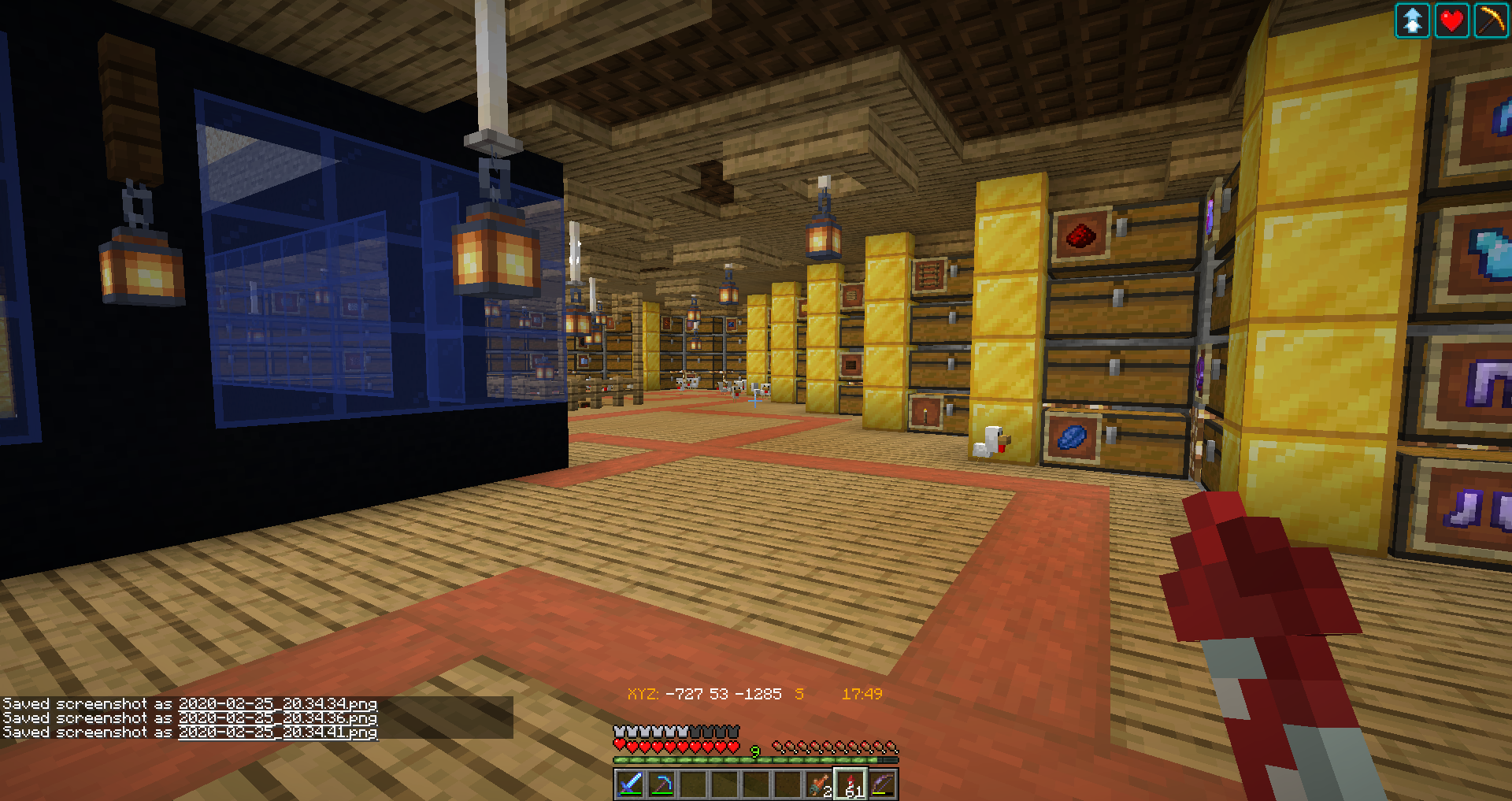Click the first health heart above the hotbar

click(x=619, y=746)
